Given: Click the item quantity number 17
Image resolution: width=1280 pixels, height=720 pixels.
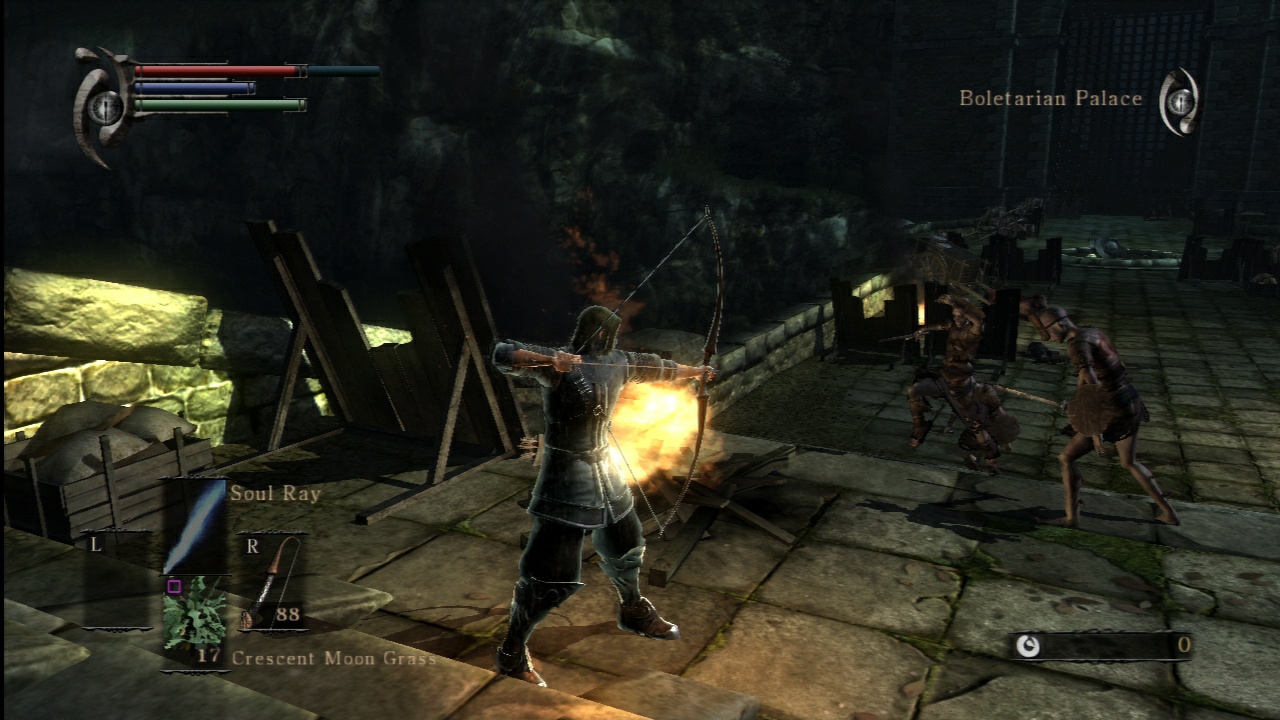Looking at the screenshot, I should point(206,657).
